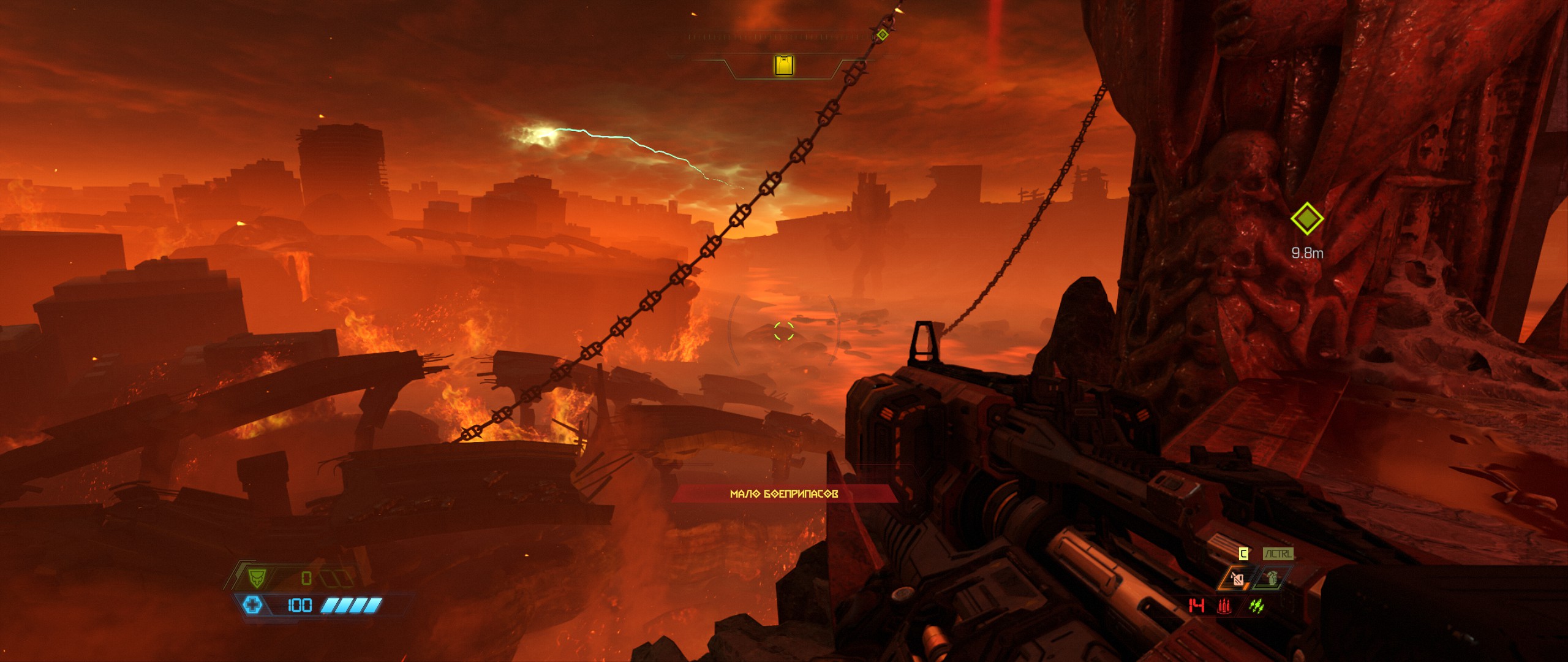Select the green blood punch claw icon
Image resolution: width=1568 pixels, height=662 pixels.
pos(1257,606)
